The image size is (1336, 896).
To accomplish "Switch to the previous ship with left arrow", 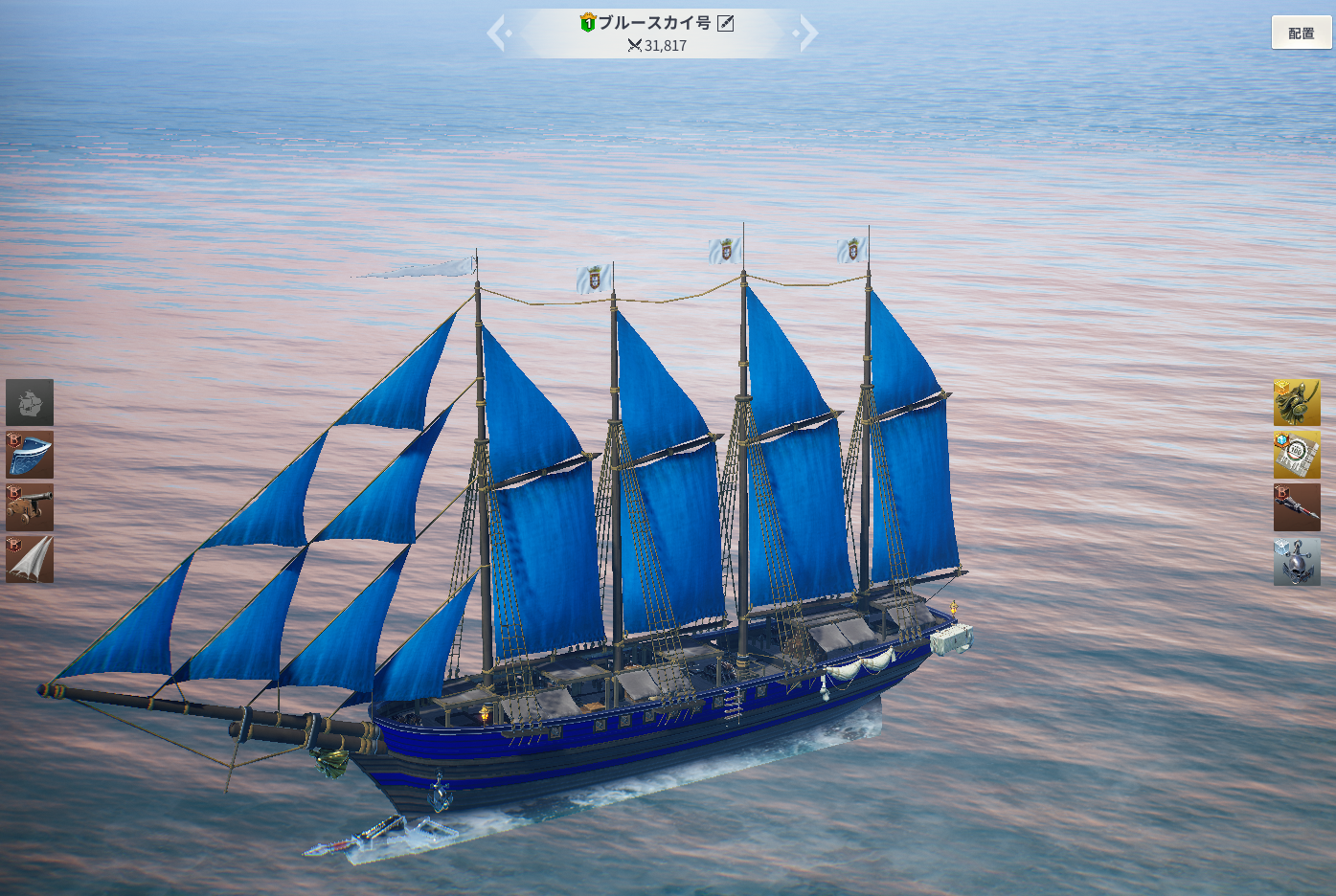I will 496,34.
